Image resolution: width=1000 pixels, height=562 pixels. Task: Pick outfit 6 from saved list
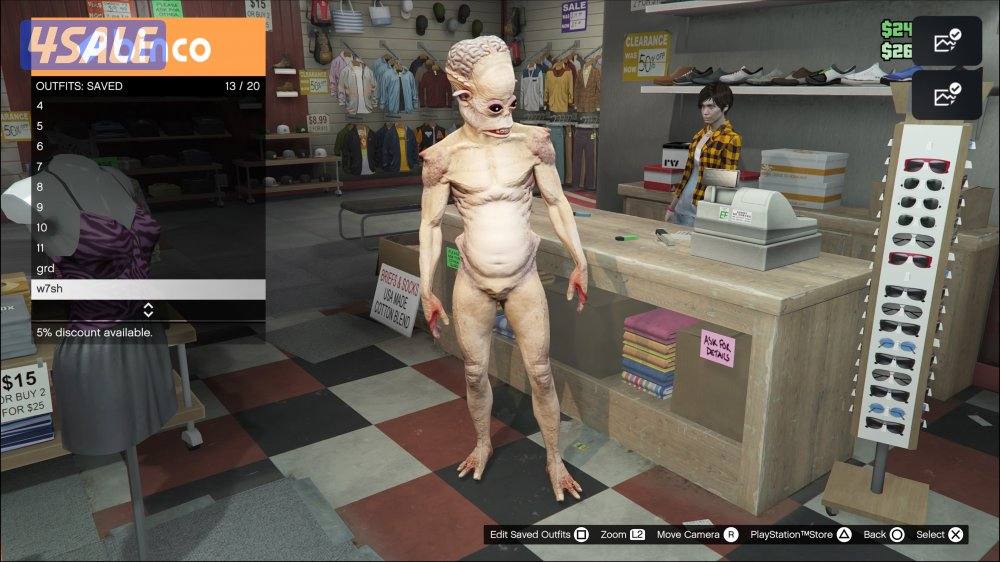tap(148, 146)
